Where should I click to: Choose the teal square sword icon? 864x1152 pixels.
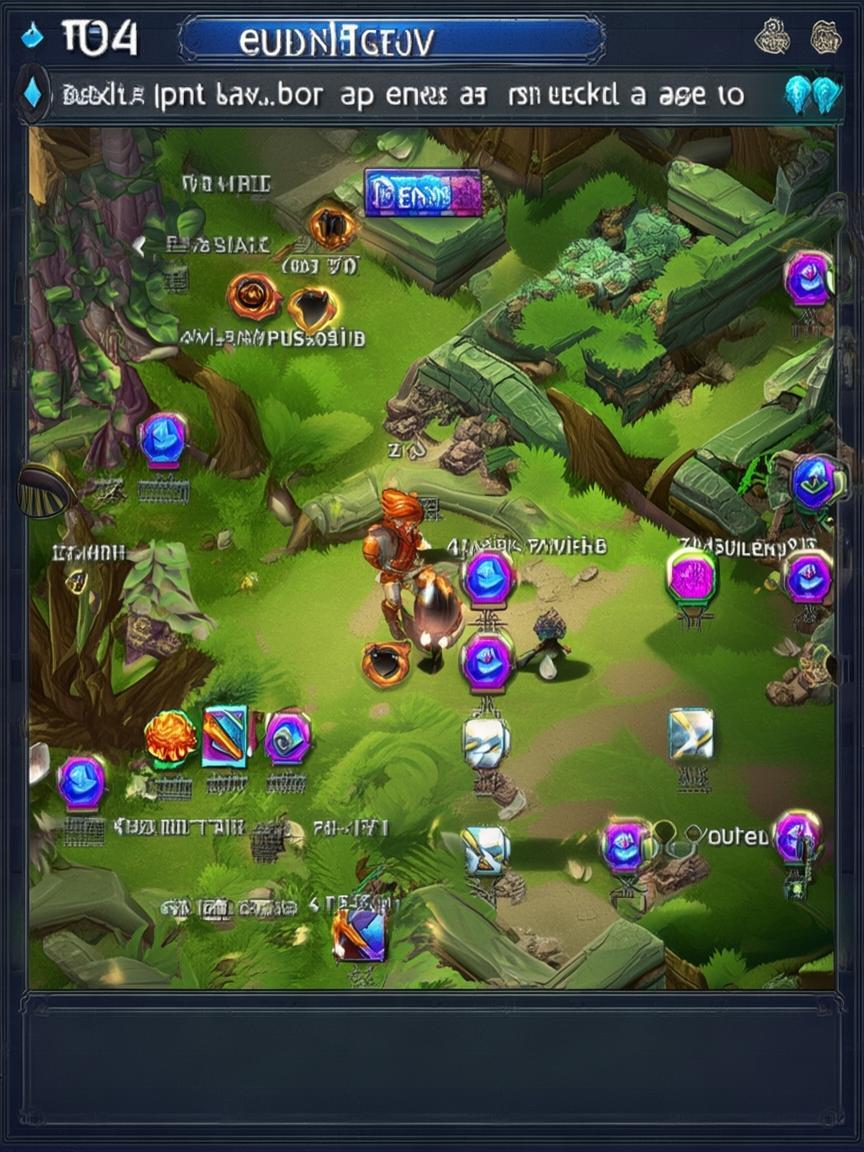pyautogui.click(x=225, y=737)
